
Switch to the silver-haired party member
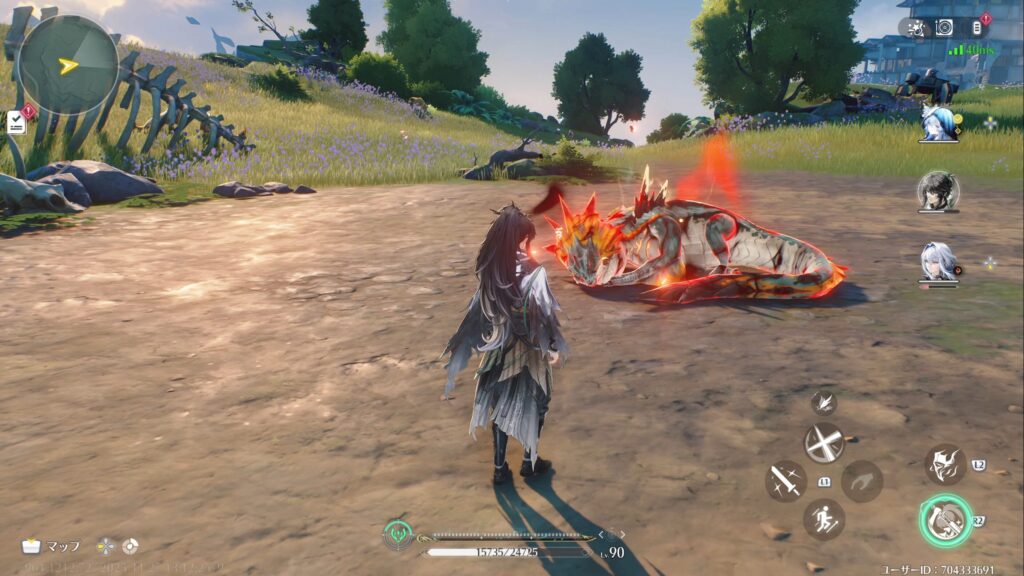(938, 261)
